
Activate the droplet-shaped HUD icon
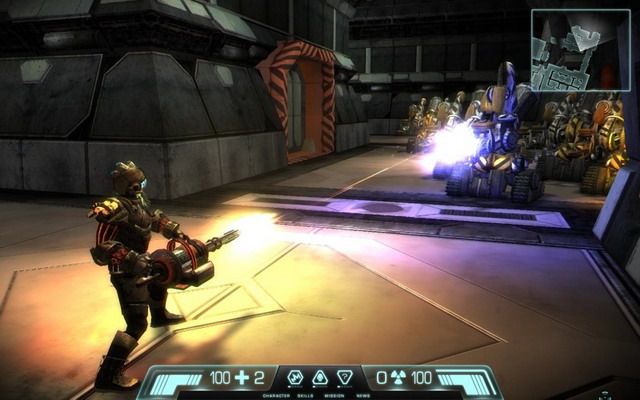[x=320, y=377]
